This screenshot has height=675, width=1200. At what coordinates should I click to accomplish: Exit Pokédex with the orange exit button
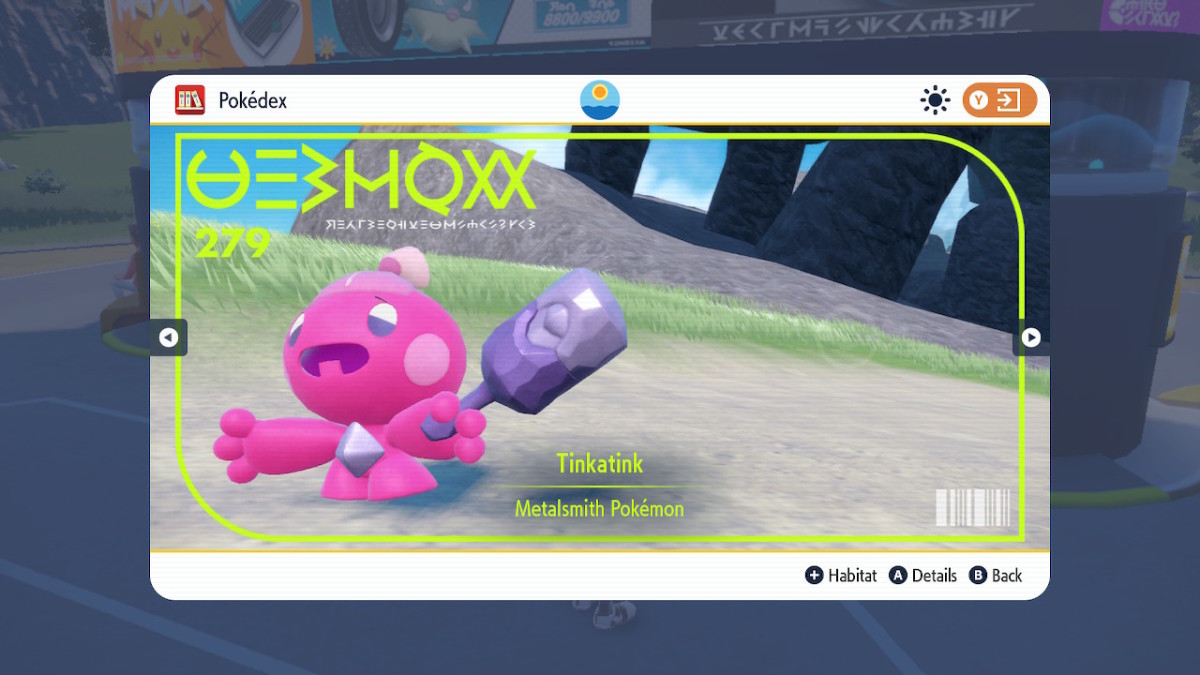point(999,100)
